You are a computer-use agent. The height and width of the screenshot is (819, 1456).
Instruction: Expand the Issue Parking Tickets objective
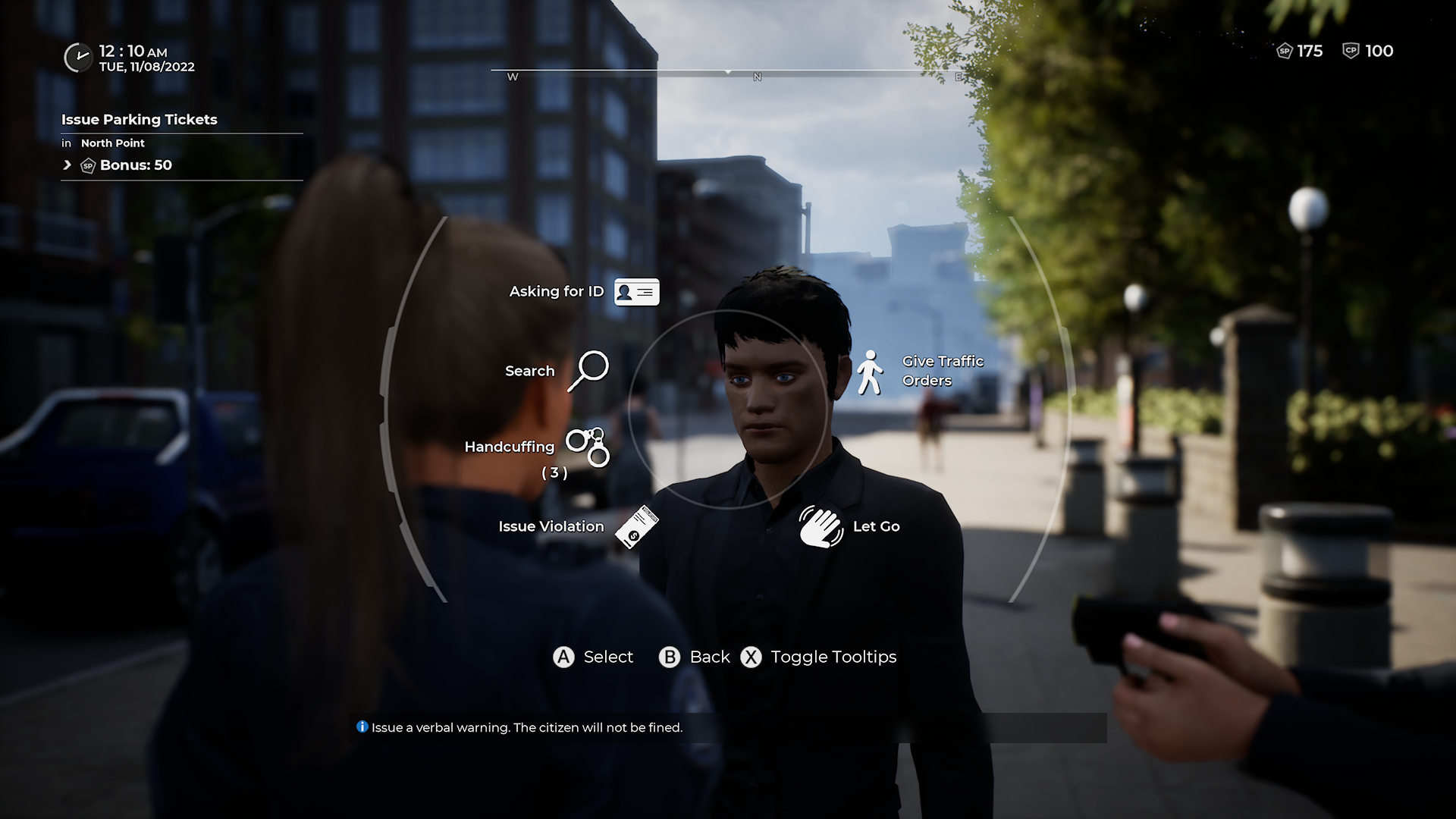pyautogui.click(x=67, y=165)
